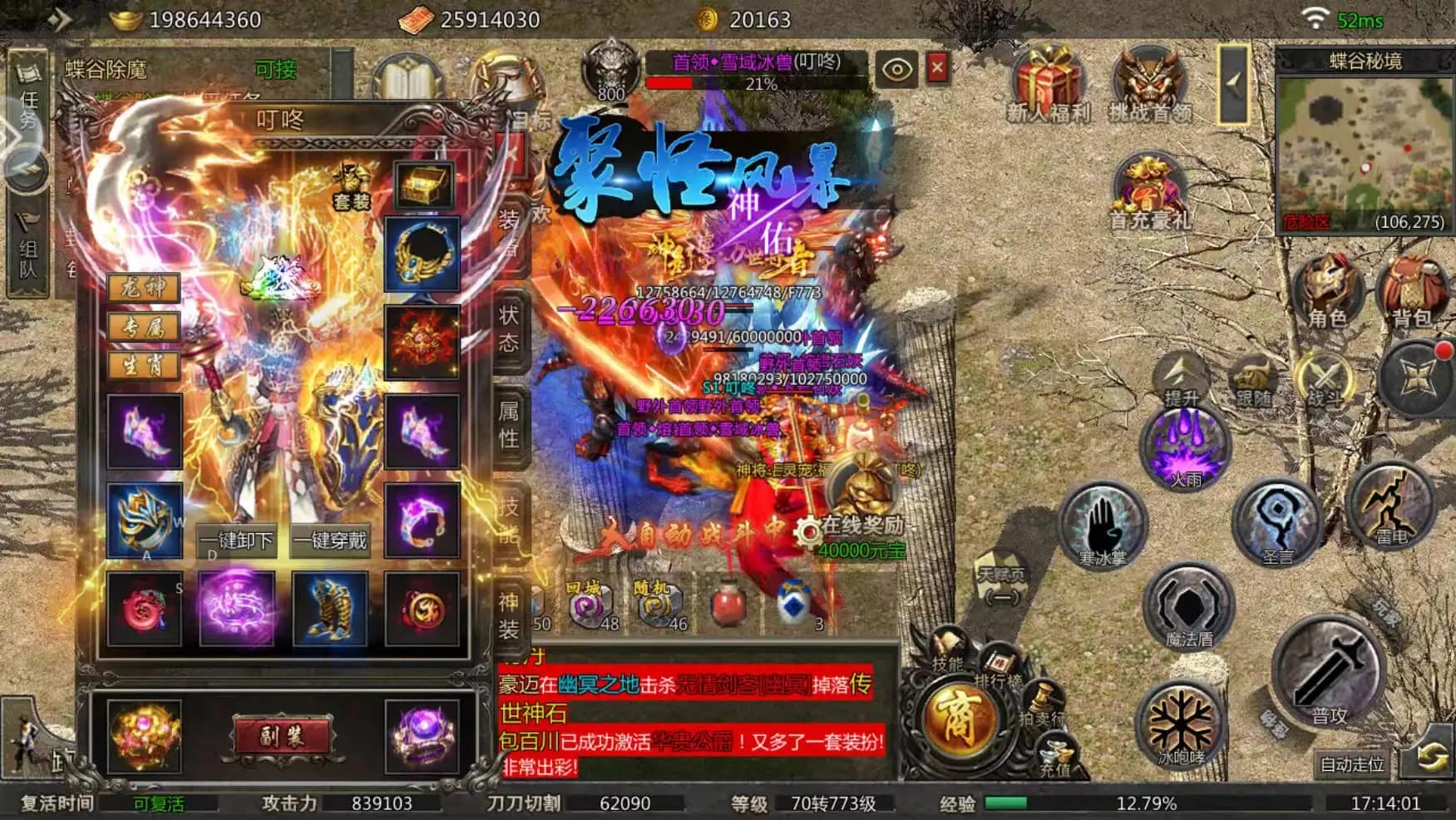Screen dimensions: 1456x820
Task: Open the 挑战首领 boss challenge icon
Action: pos(1150,85)
